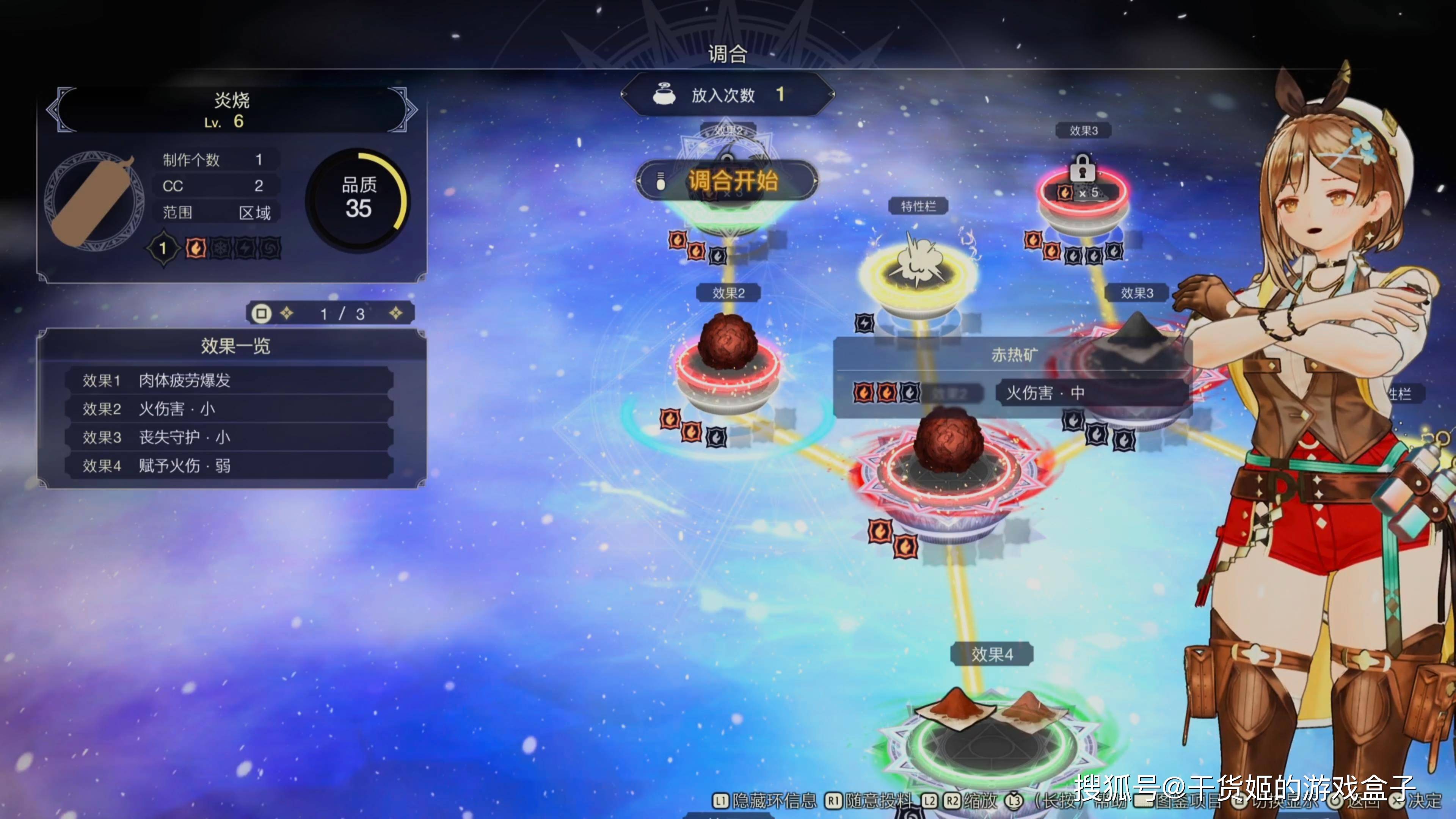
Task: Choose the large central red ore loop
Action: (949, 463)
